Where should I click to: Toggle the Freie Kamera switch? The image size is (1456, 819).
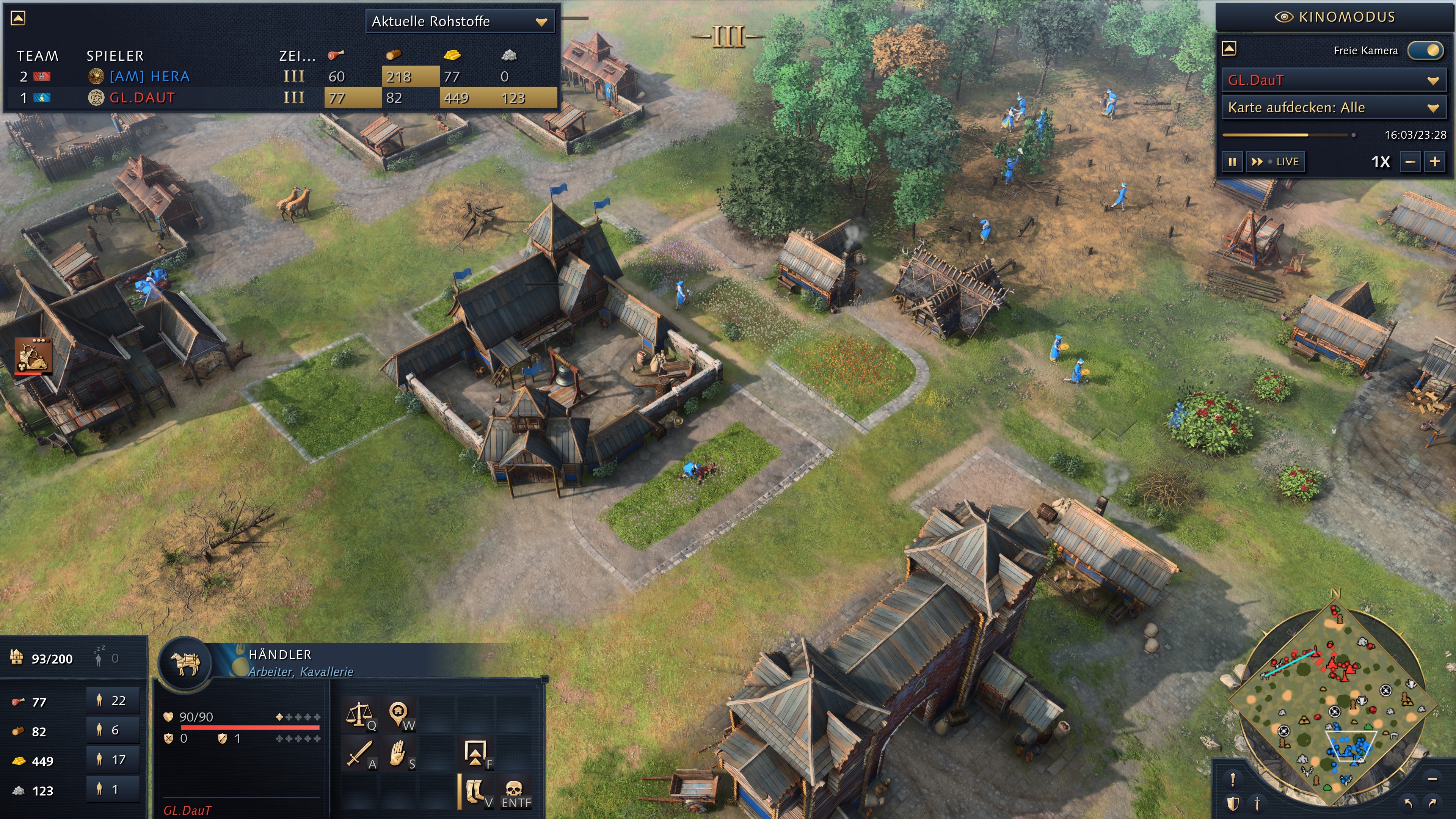1426,50
